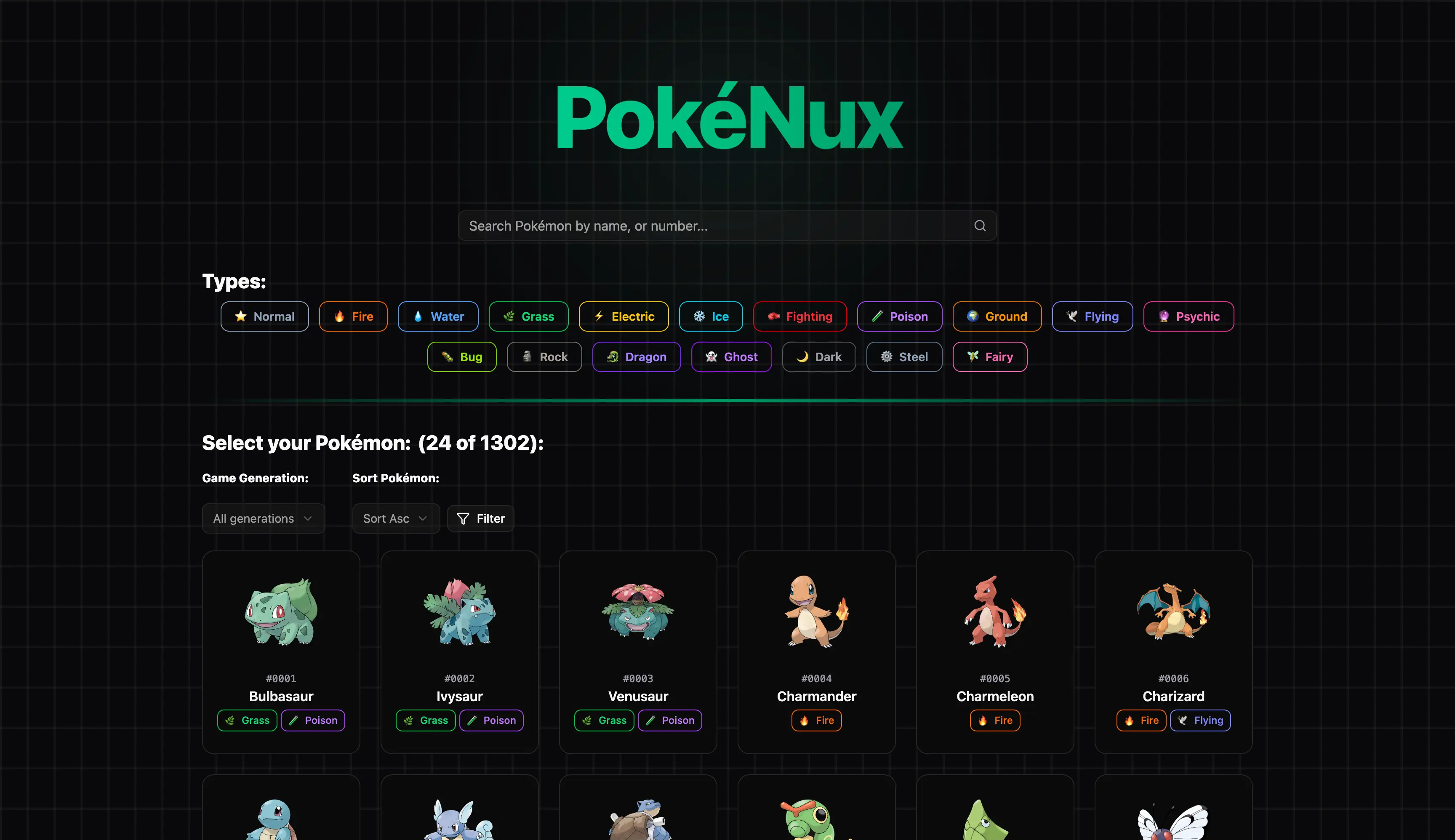Select the Dark moon type icon
The height and width of the screenshot is (840, 1455).
pyautogui.click(x=802, y=356)
